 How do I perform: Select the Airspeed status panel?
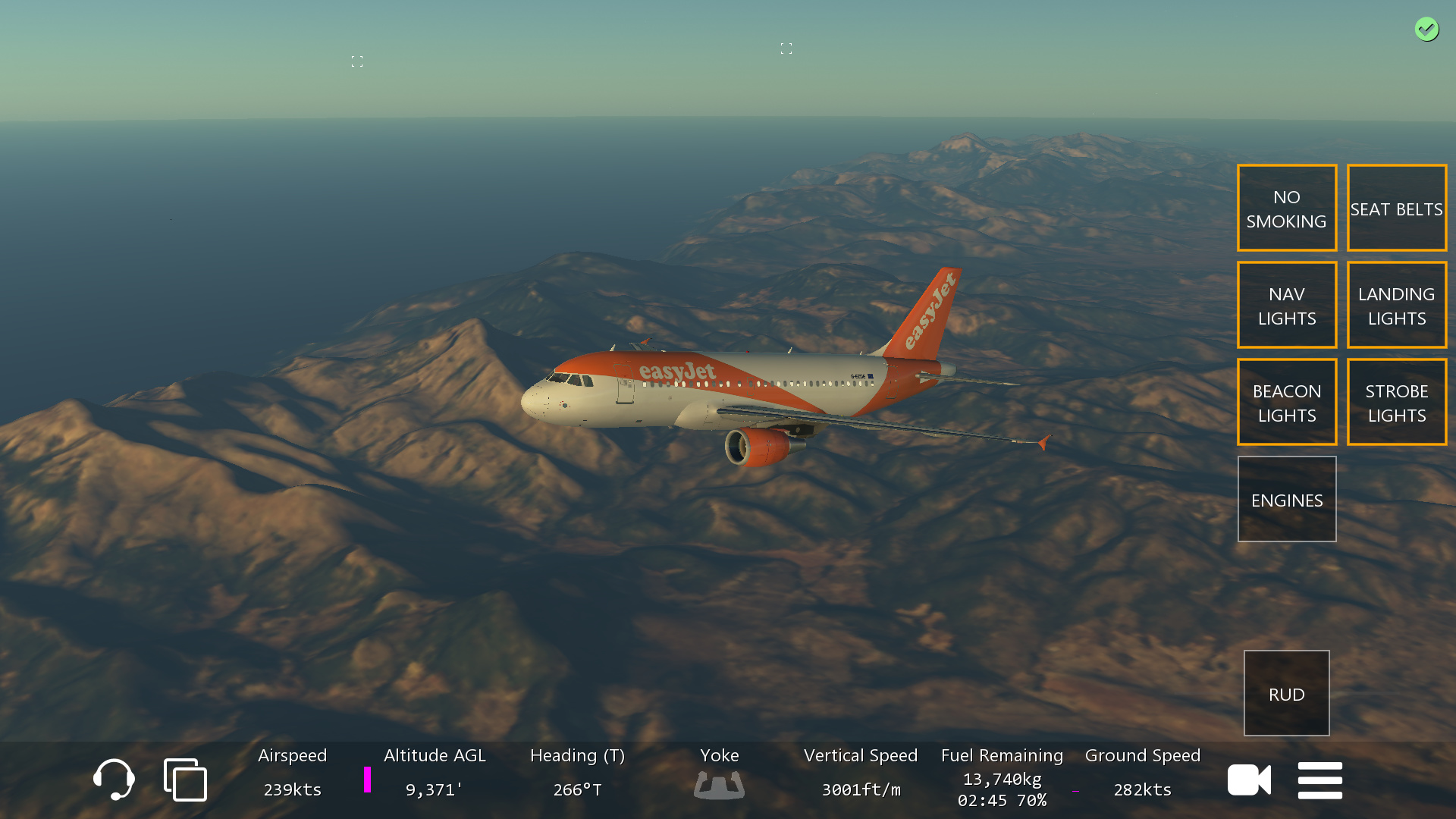coord(292,773)
